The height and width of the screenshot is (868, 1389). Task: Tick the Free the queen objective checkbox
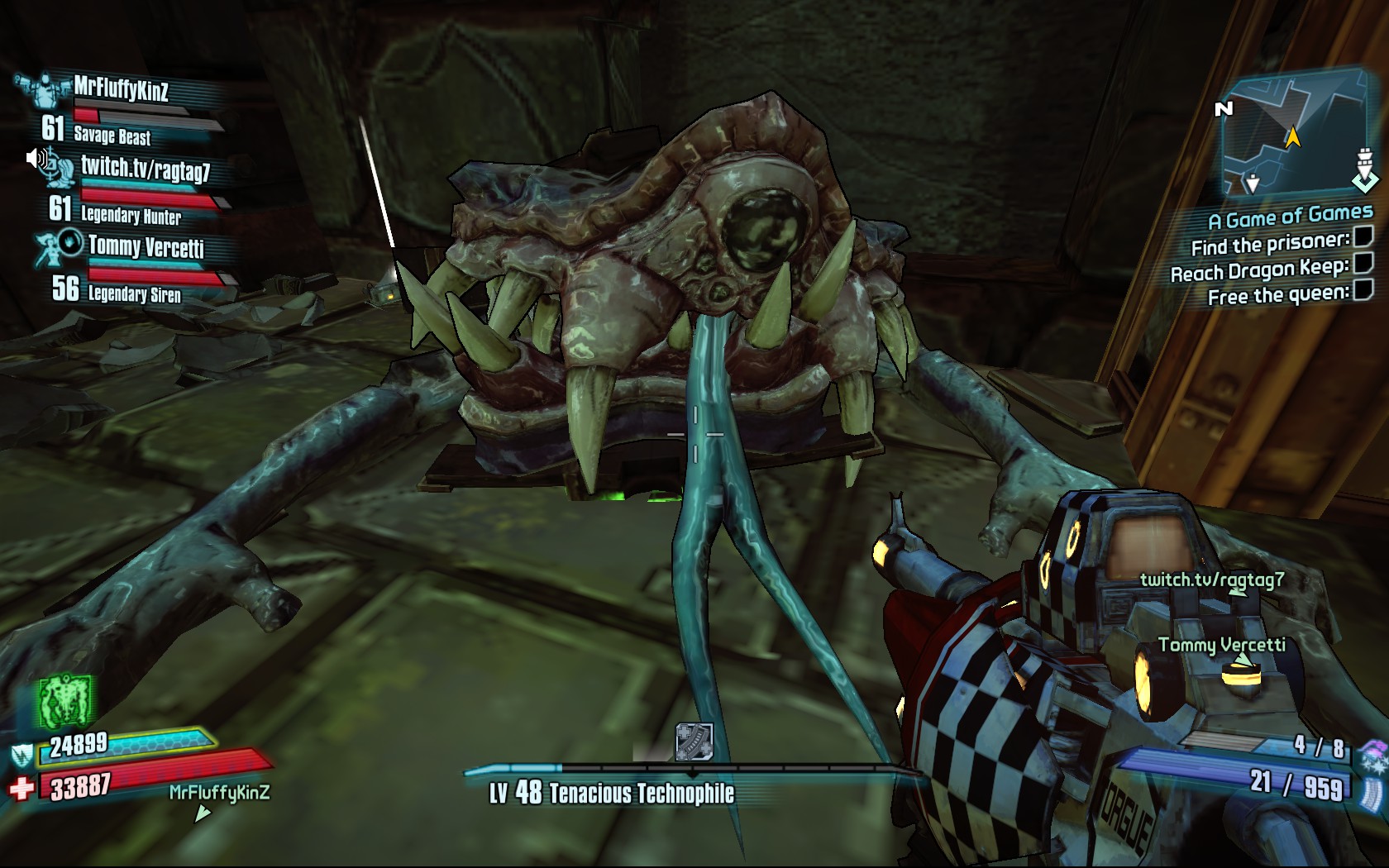click(x=1363, y=289)
